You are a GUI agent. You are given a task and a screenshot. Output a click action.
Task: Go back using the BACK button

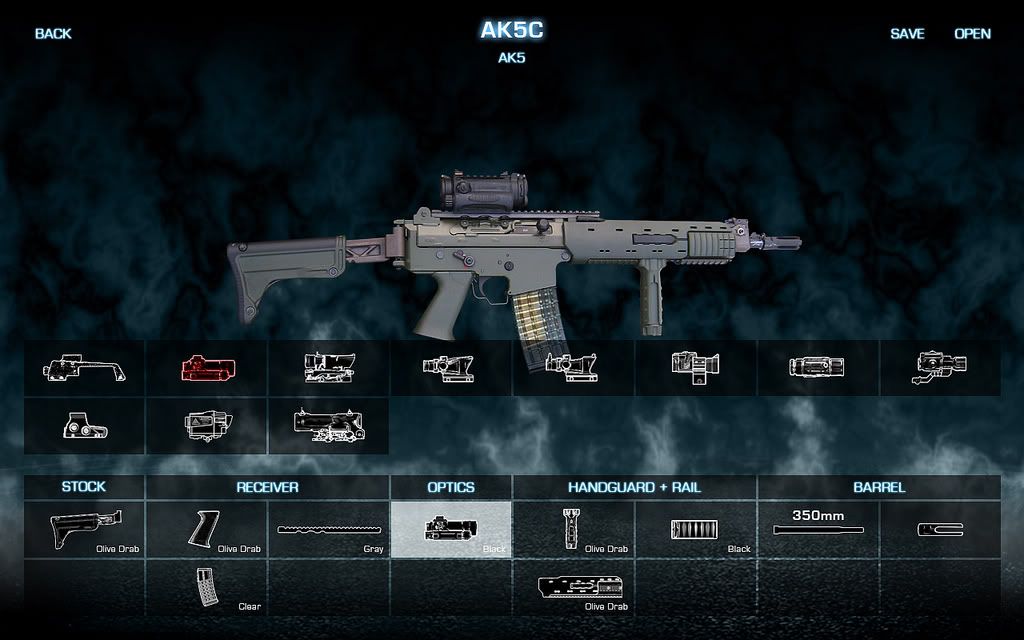53,34
